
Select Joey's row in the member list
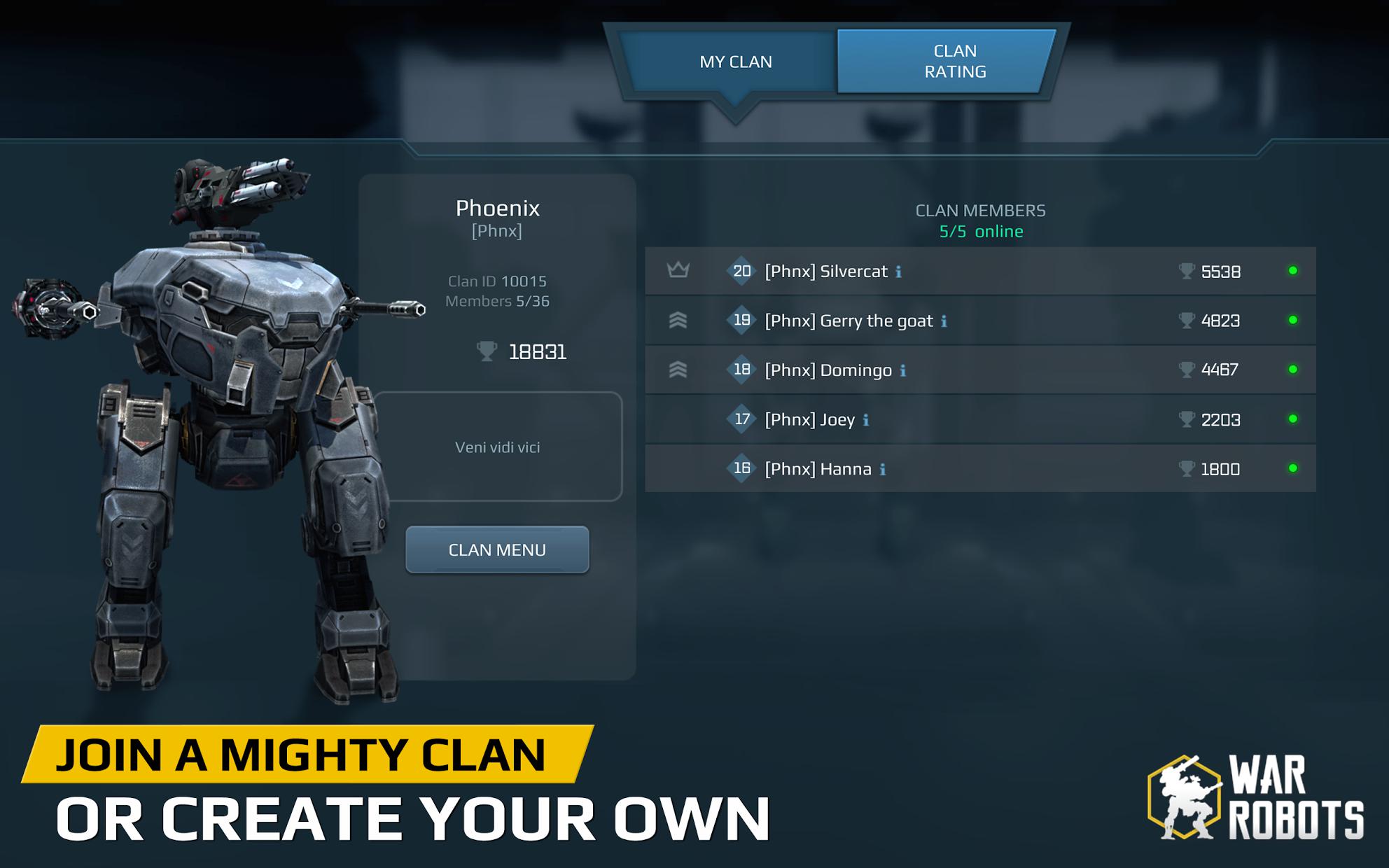click(980, 419)
